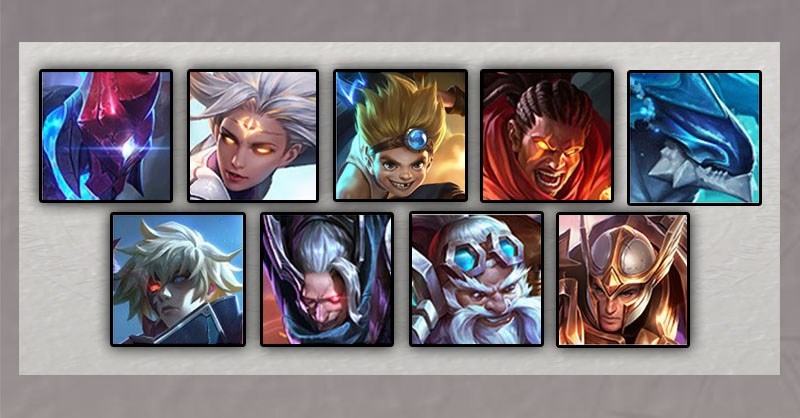Select the crimson-horned dark armored hero portrait
Screen dimensions: 800x418
pos(106,136)
